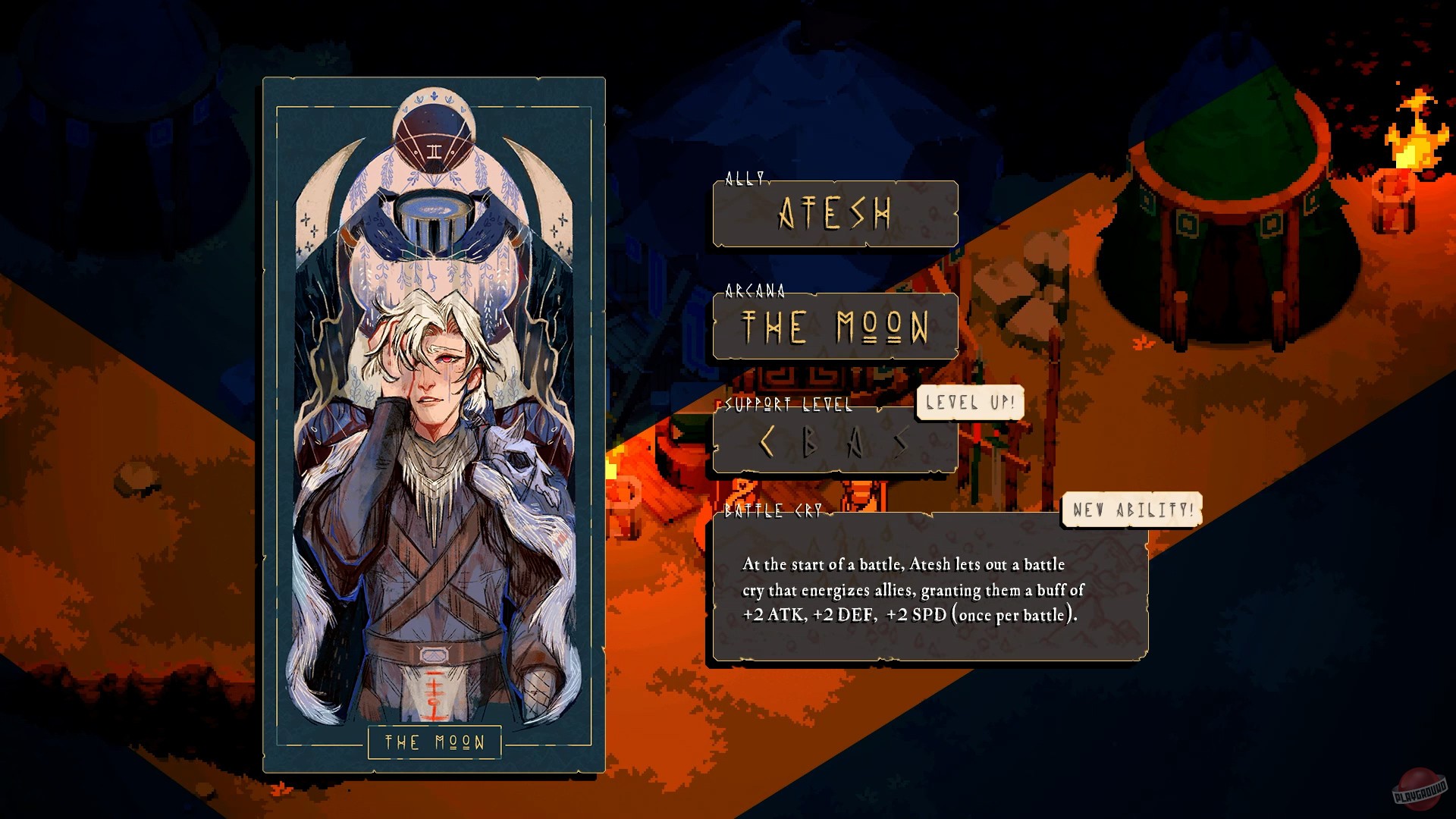Screen dimensions: 1456x819
Task: Click the highlighted first support level rune
Action: click(766, 442)
